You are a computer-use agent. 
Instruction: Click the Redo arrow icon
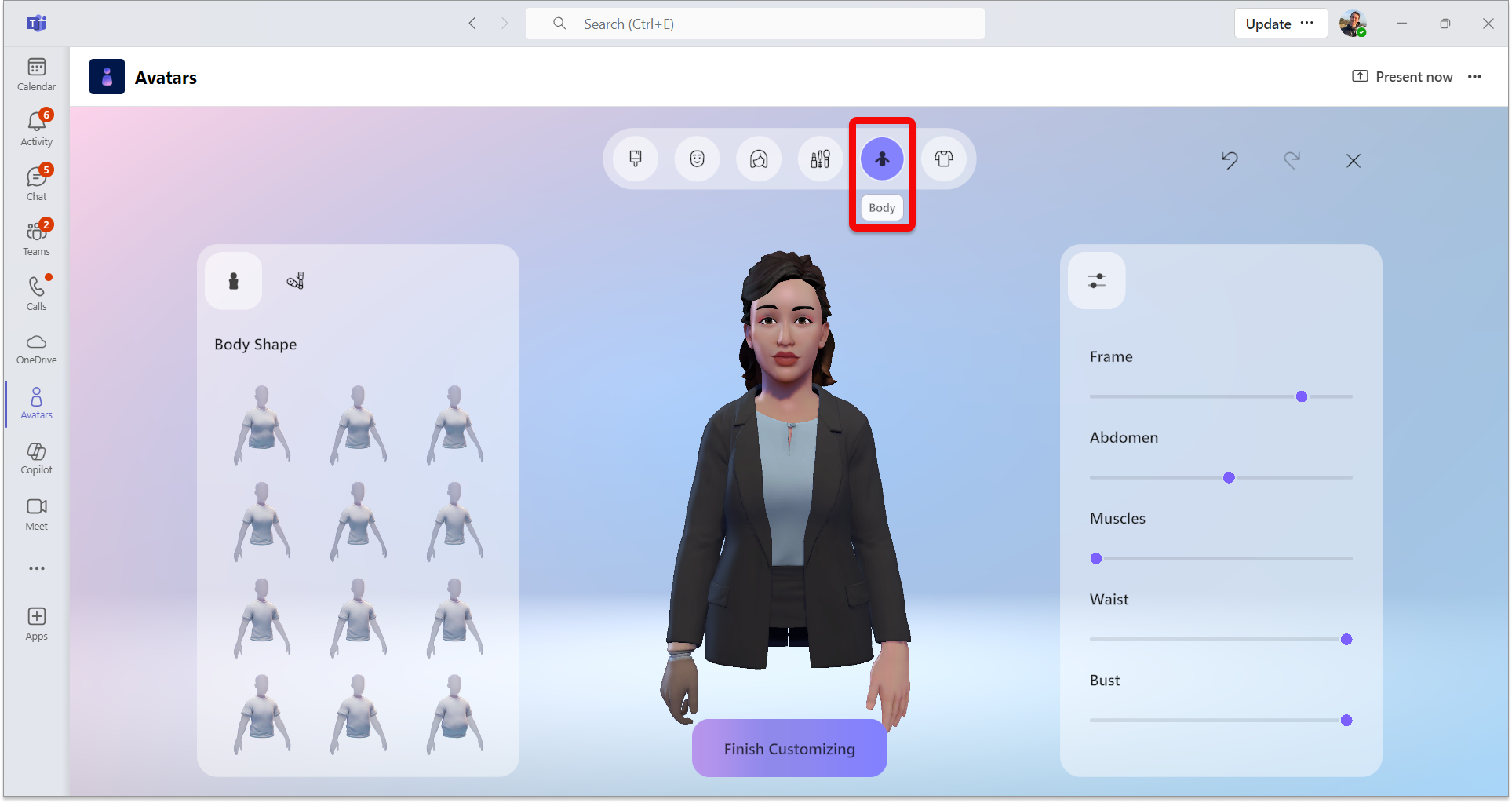click(1293, 160)
